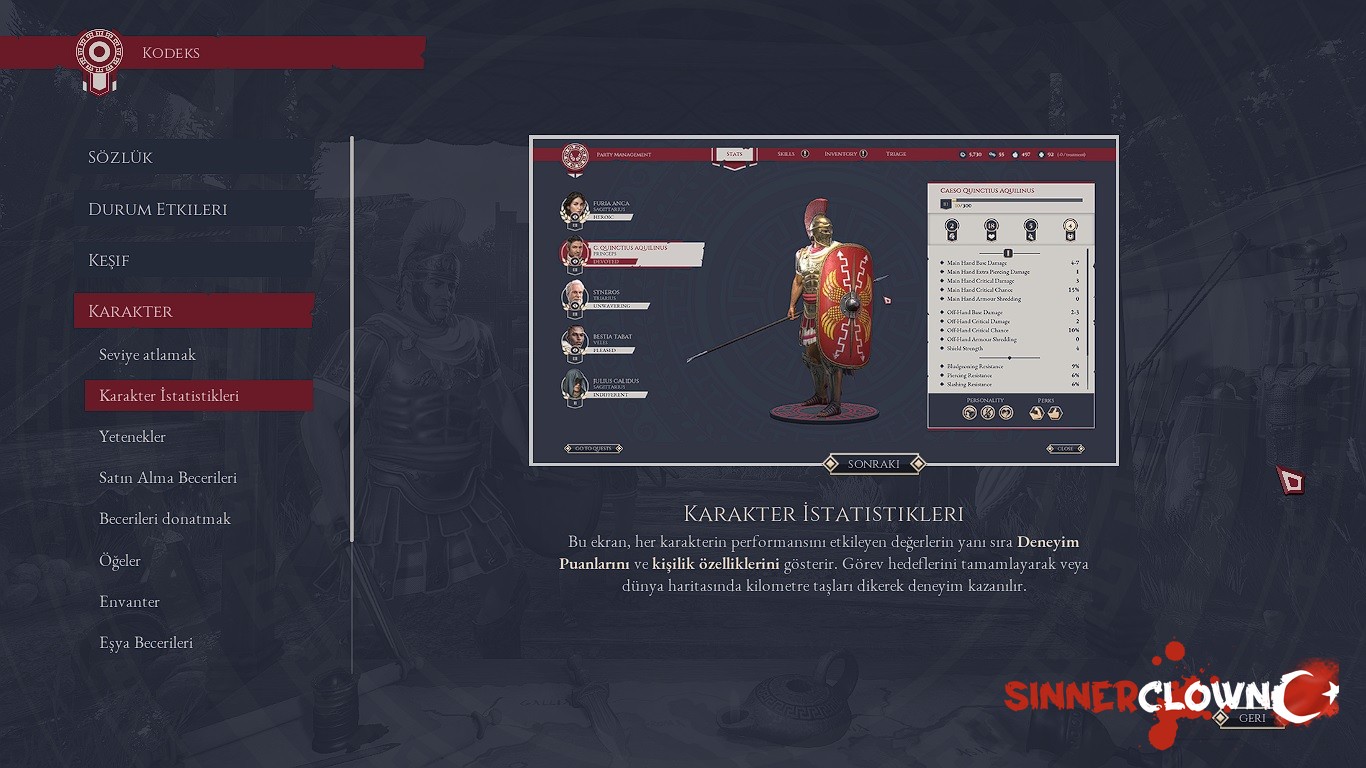The image size is (1366, 768).
Task: Open the Yetenekler entry
Action: pyautogui.click(x=132, y=437)
